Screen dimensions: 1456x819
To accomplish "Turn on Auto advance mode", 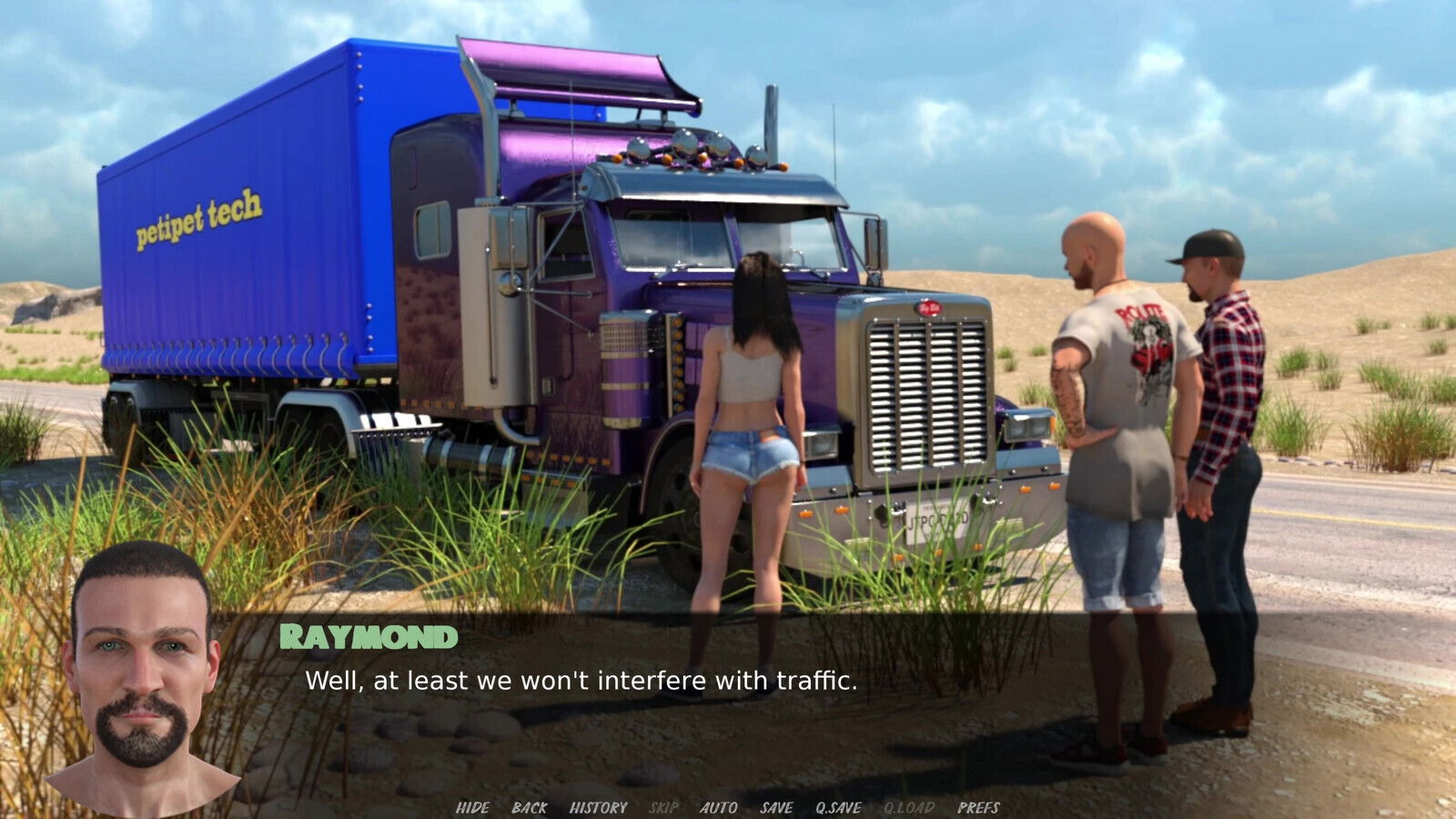I will (x=718, y=807).
